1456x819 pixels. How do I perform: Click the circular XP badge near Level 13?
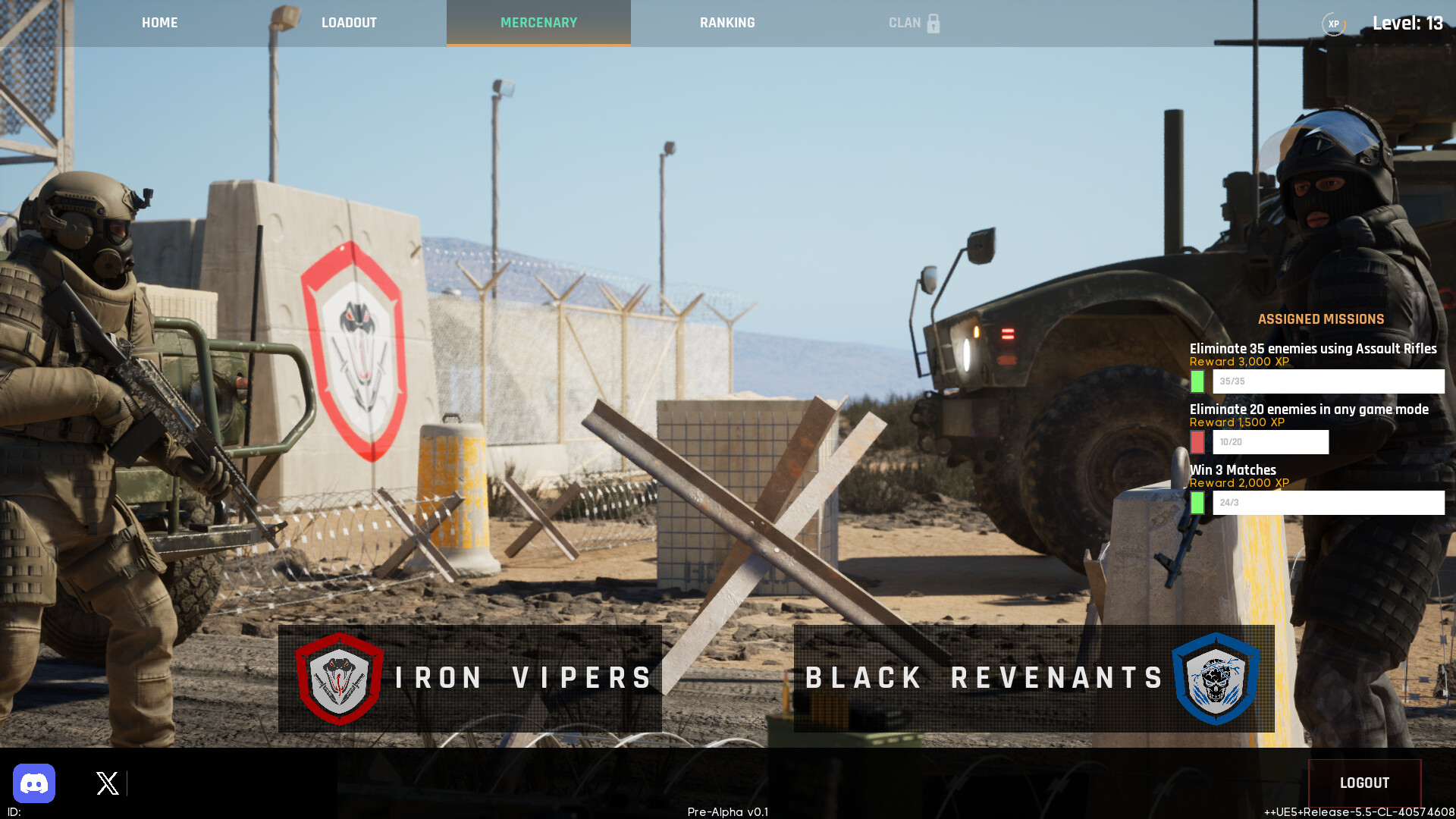click(x=1332, y=24)
